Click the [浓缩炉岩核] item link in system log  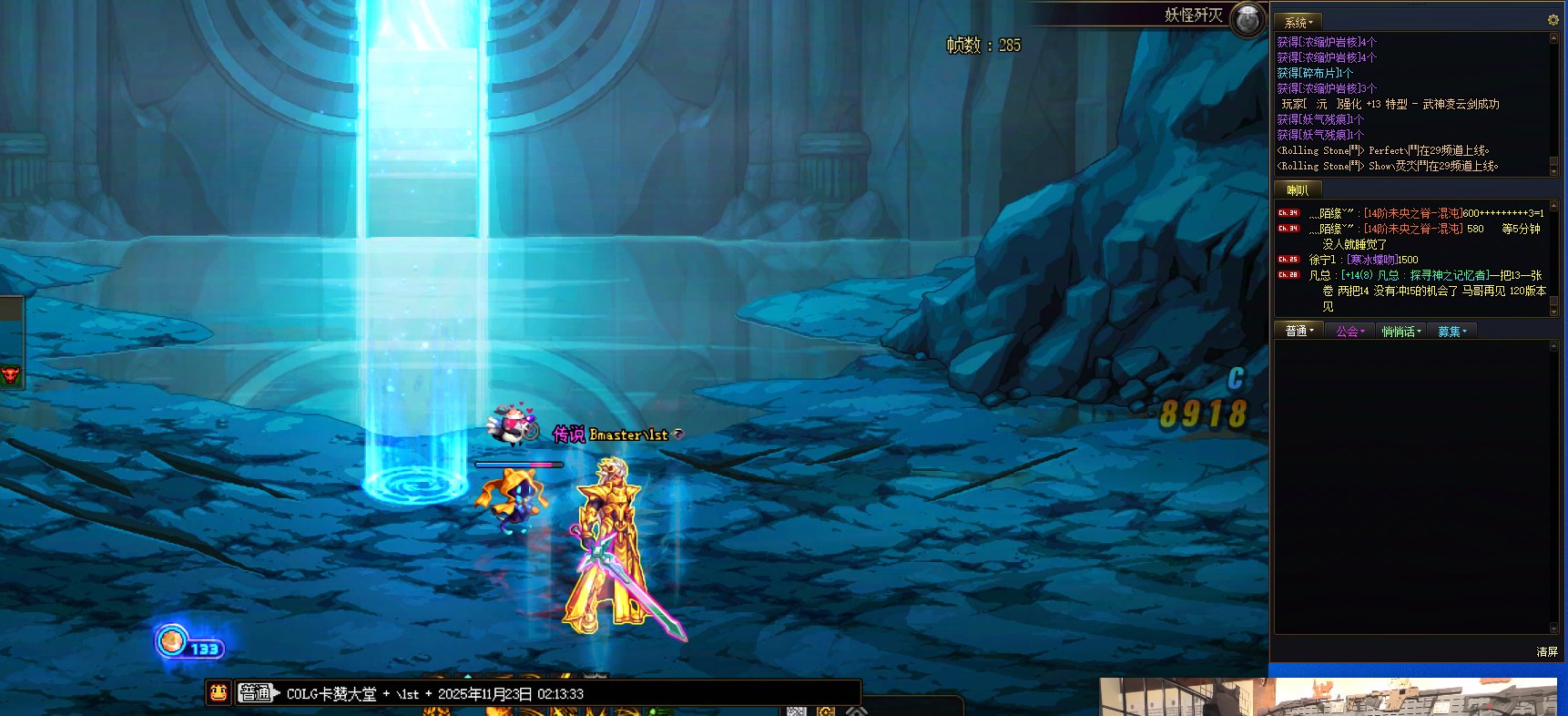[1327, 42]
